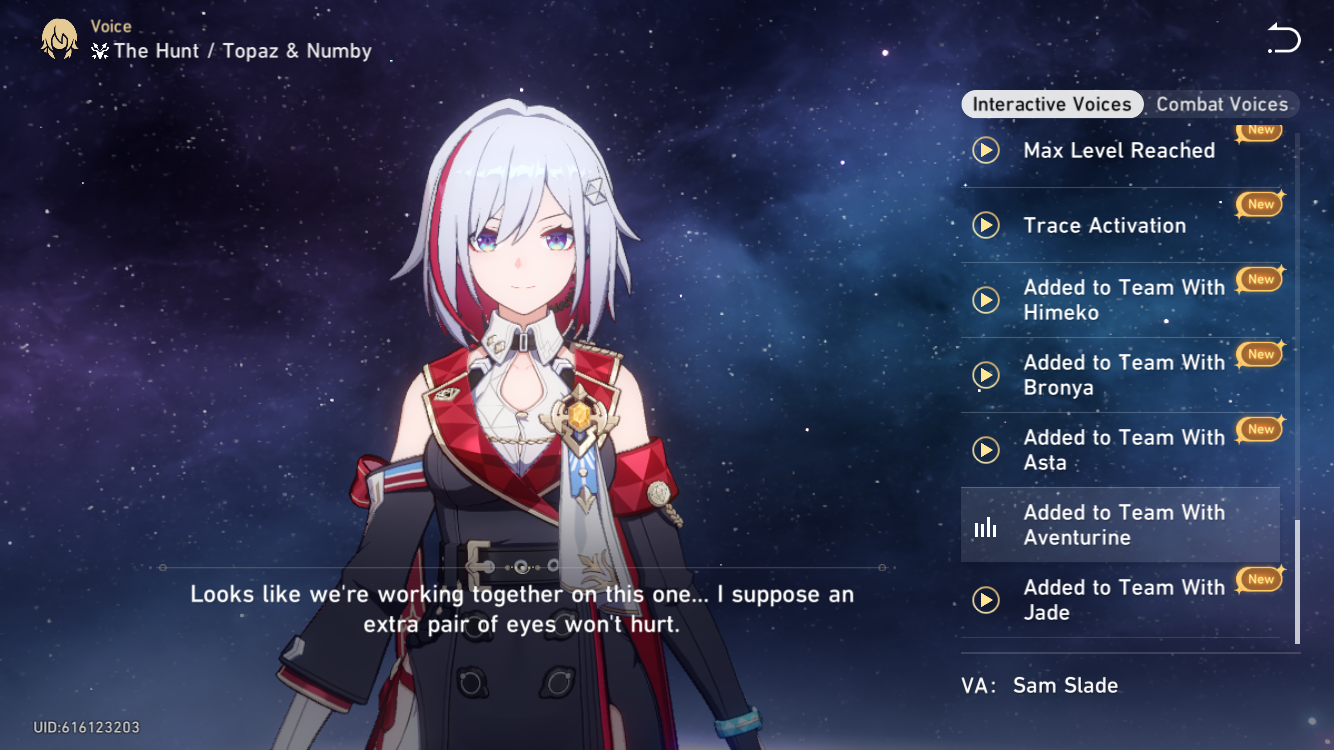Play "Added to Team With Jade" voice
This screenshot has height=750, width=1334.
coord(986,599)
